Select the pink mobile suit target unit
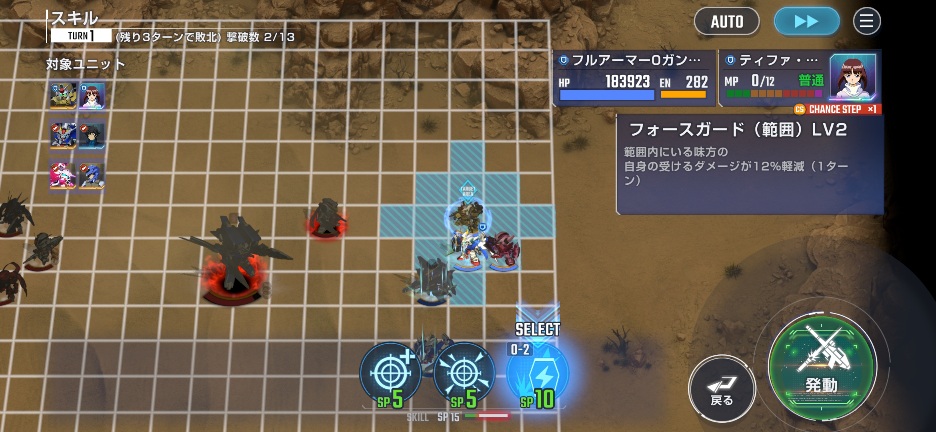936x432 pixels. click(x=64, y=175)
